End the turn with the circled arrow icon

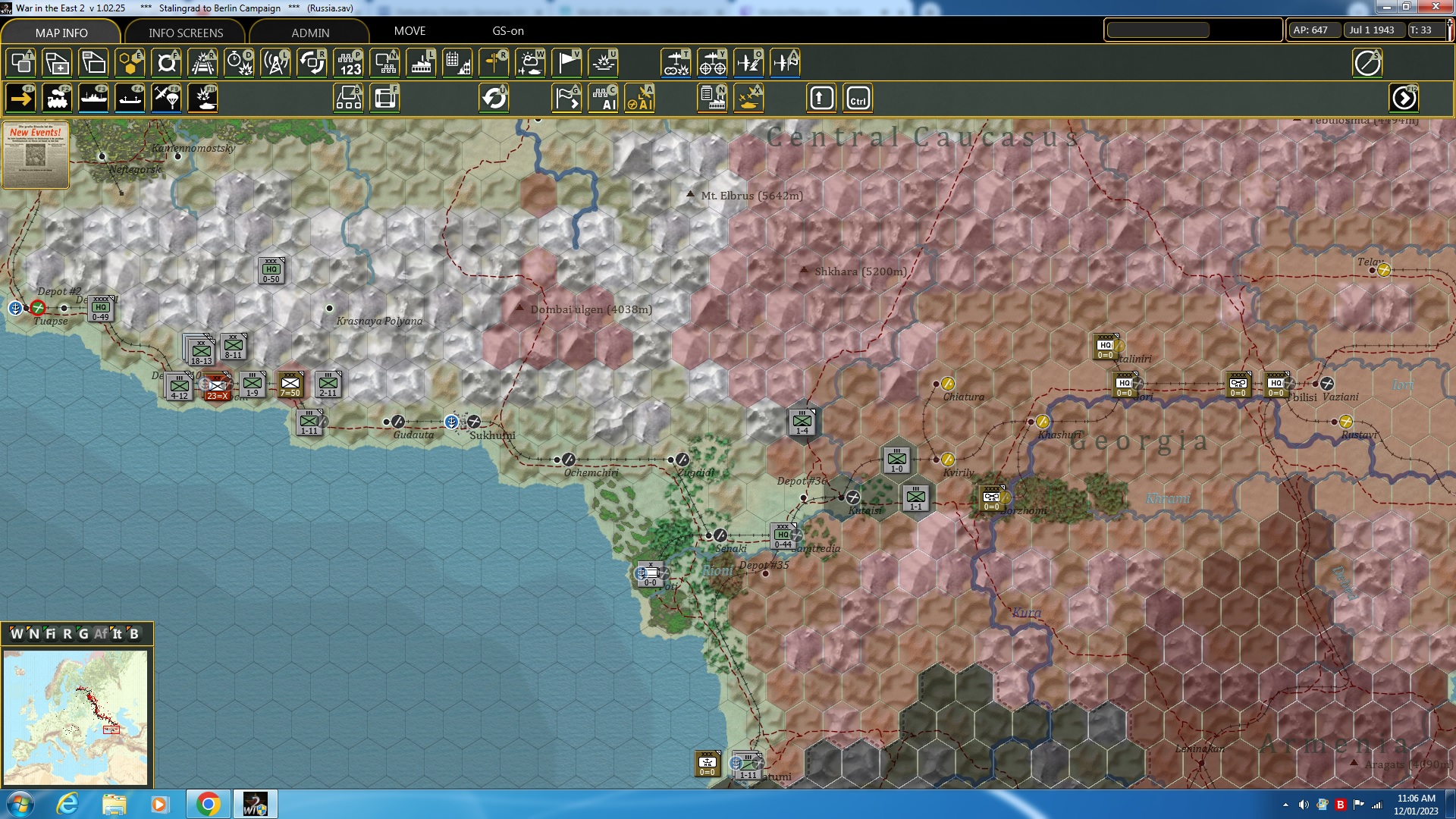(x=1404, y=98)
